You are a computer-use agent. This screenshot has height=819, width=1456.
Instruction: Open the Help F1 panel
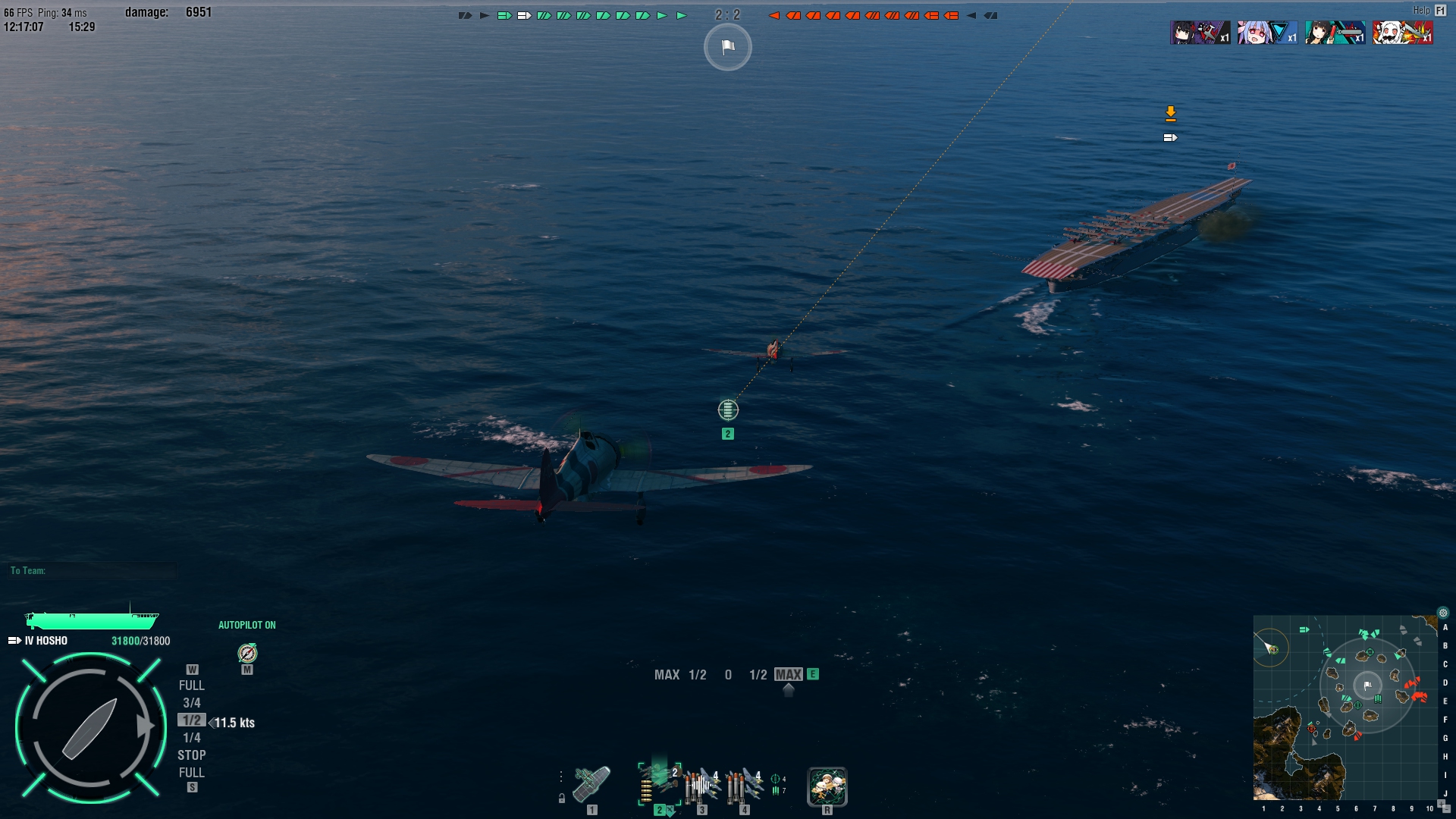click(x=1440, y=11)
